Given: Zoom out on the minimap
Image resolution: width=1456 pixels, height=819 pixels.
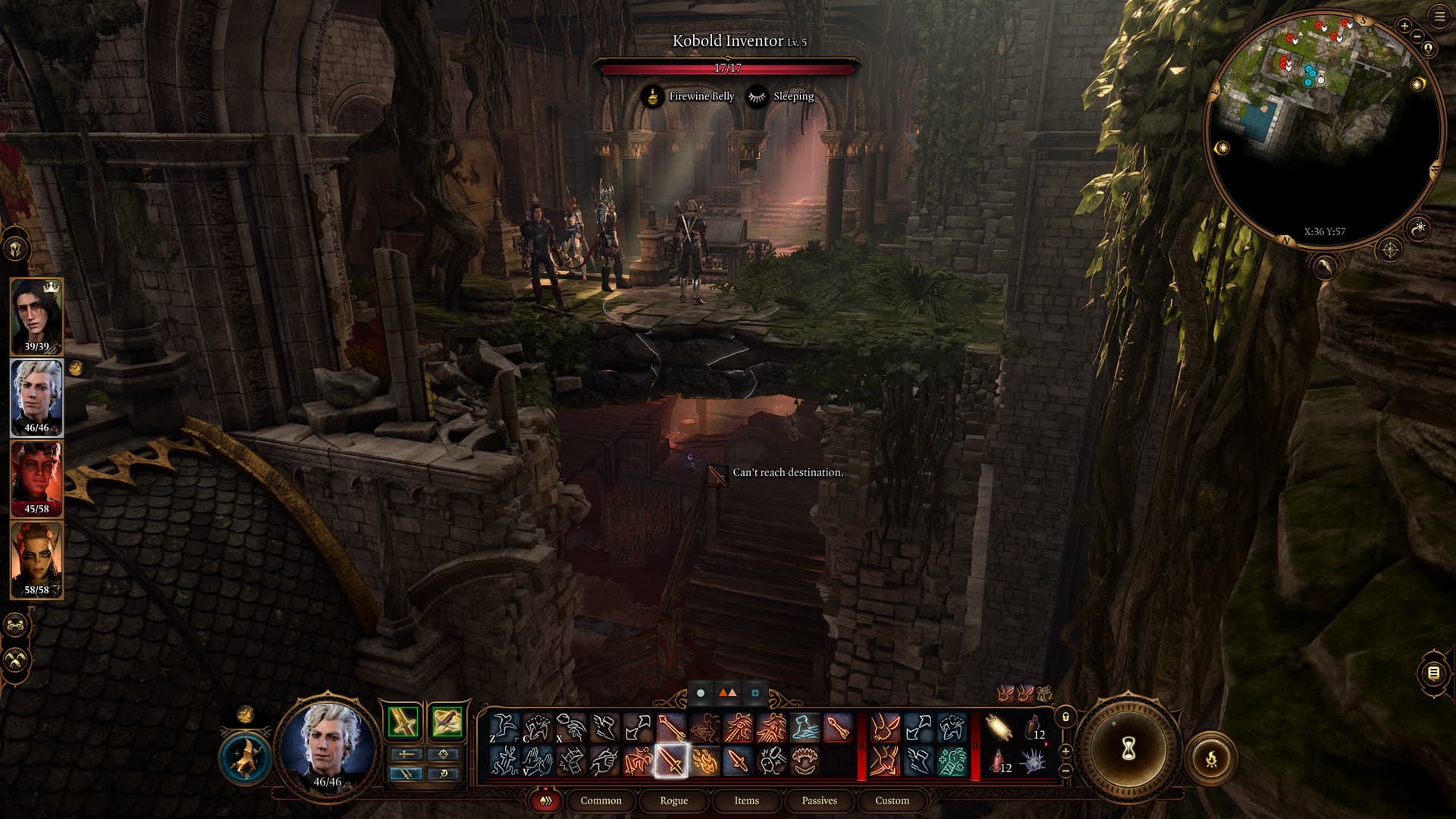Looking at the screenshot, I should pyautogui.click(x=1416, y=36).
